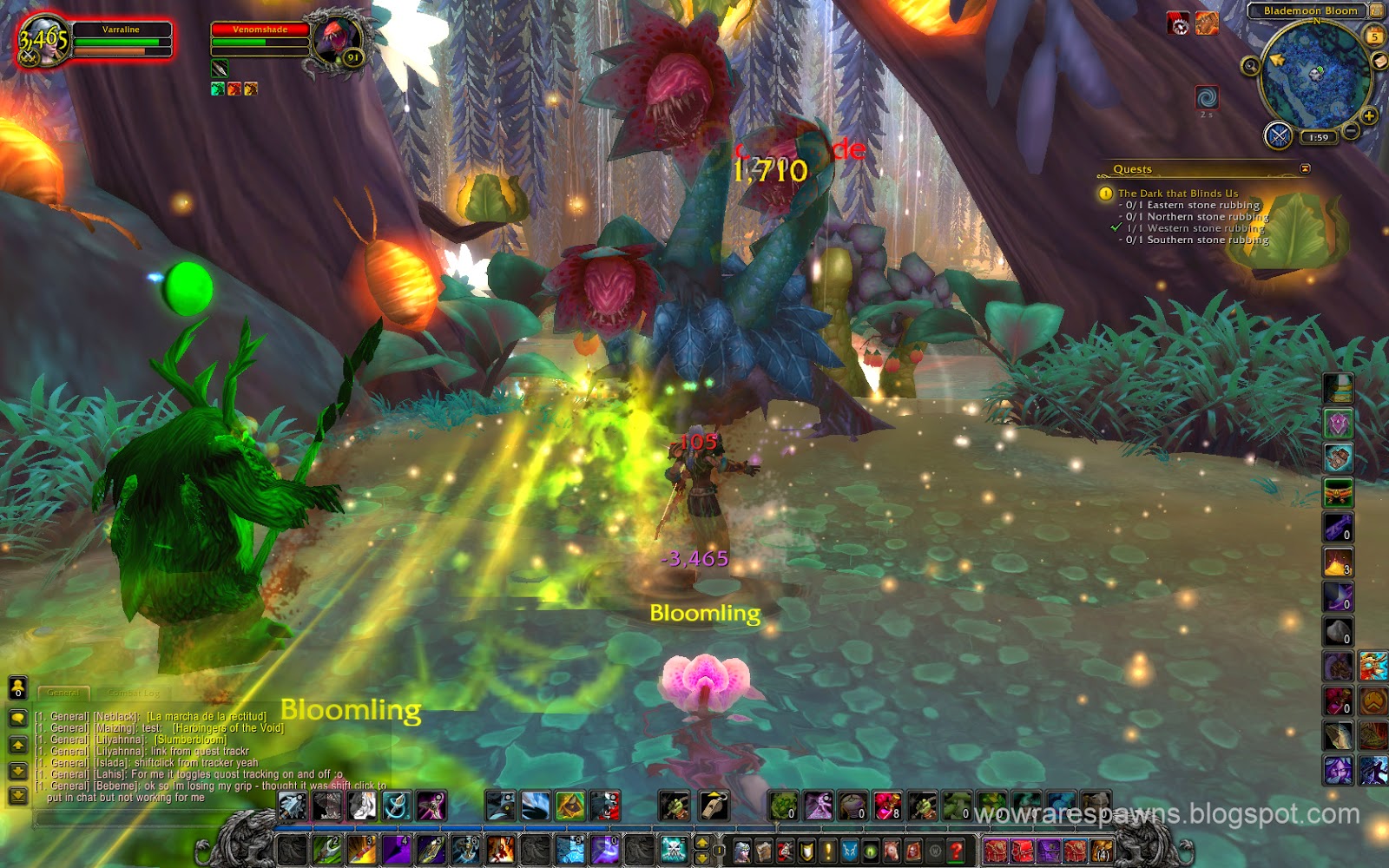Collapse the Quests tracker with its minimize button
The image size is (1389, 868).
[x=1304, y=169]
